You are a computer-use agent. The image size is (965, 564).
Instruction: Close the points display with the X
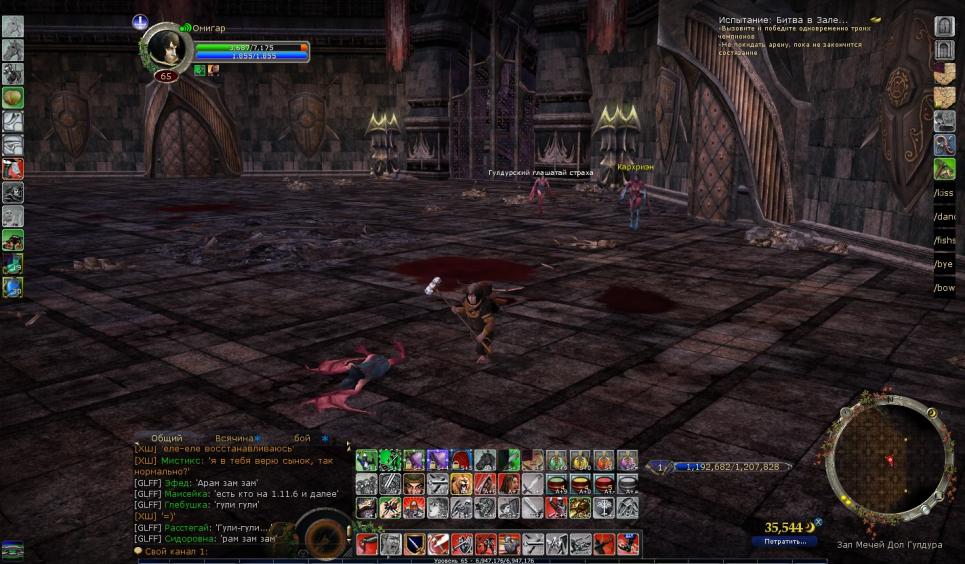pos(818,521)
